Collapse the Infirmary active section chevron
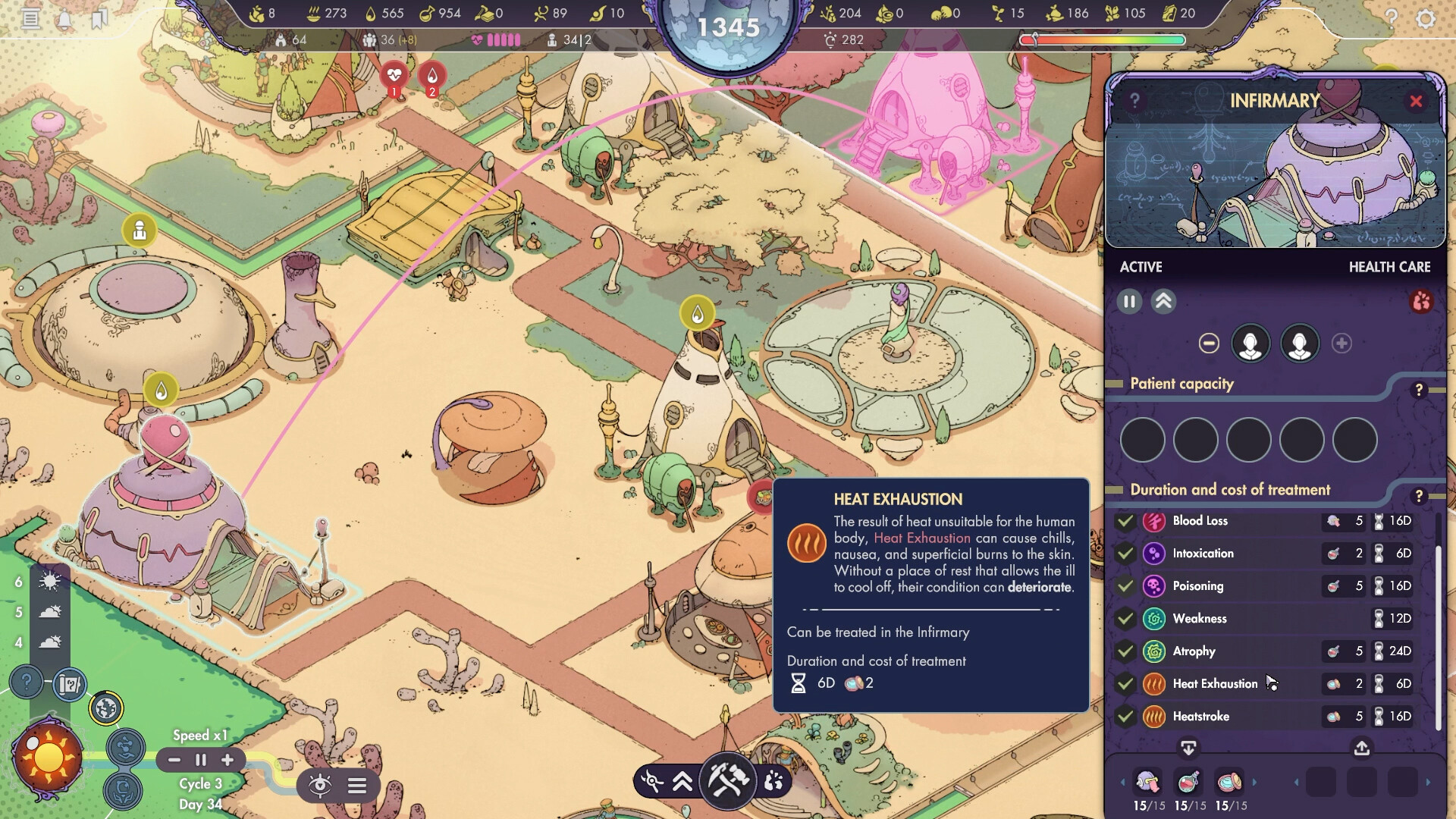Image resolution: width=1456 pixels, height=819 pixels. (1164, 301)
